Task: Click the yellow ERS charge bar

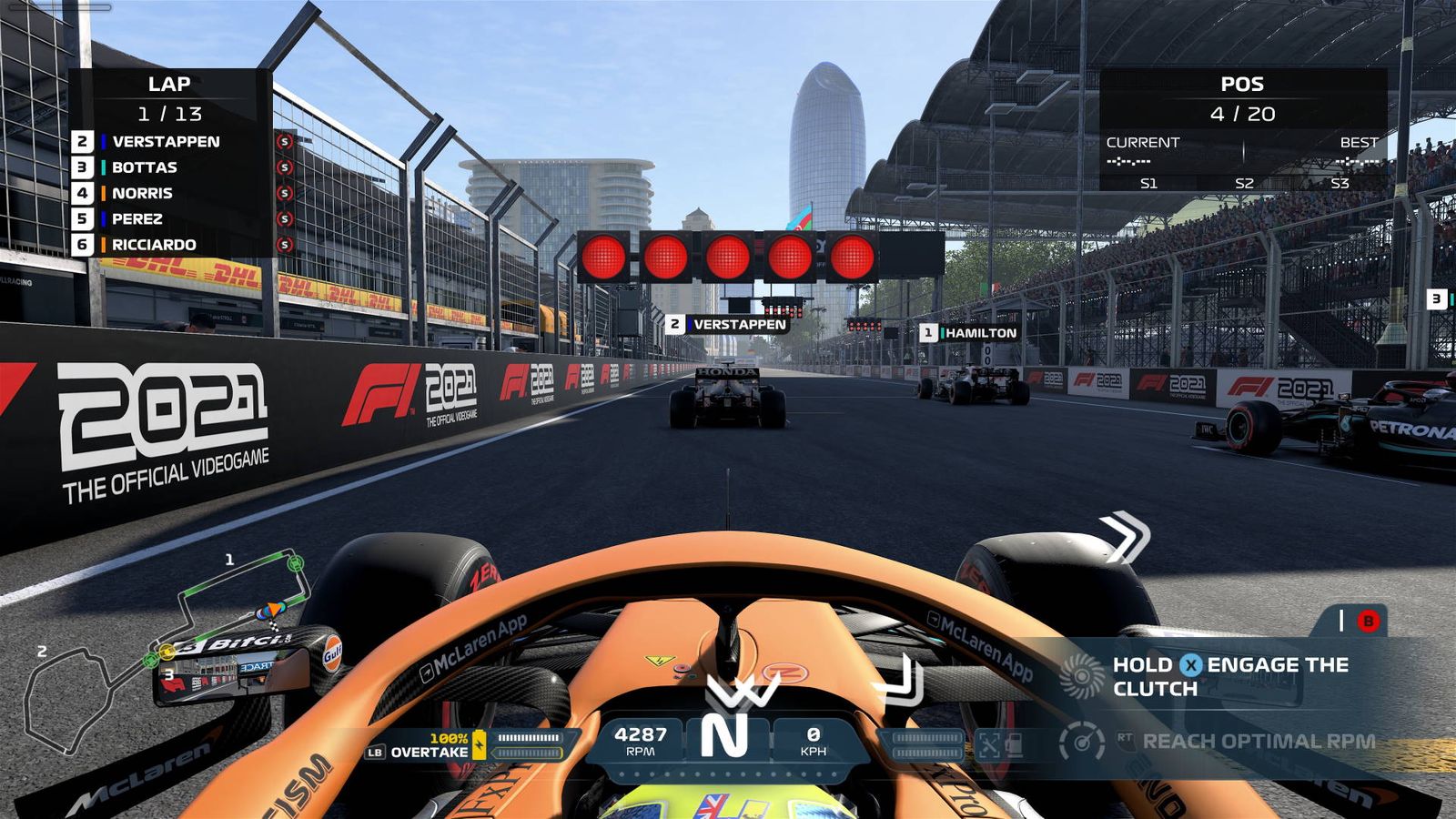Action: pyautogui.click(x=531, y=753)
